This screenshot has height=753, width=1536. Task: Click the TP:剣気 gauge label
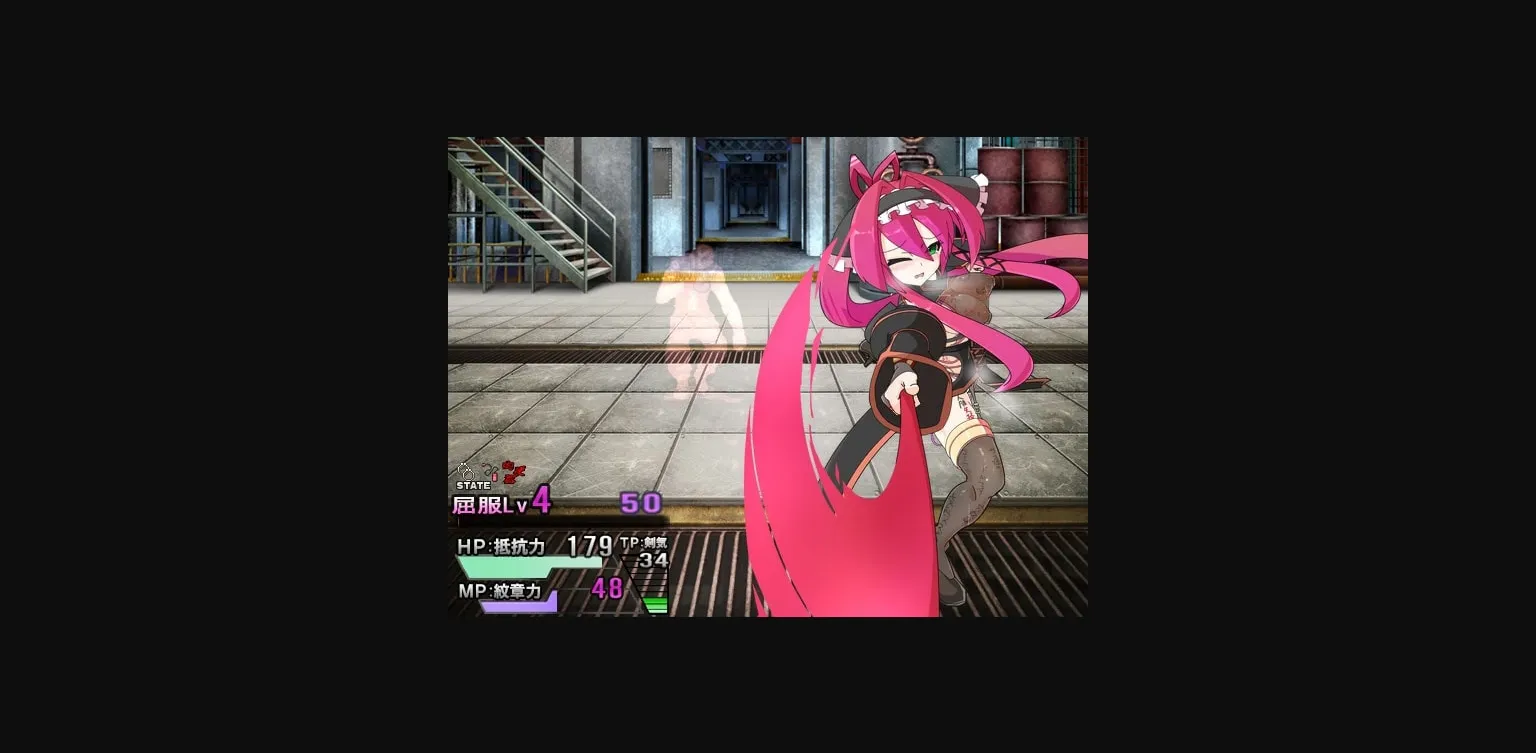coord(643,544)
